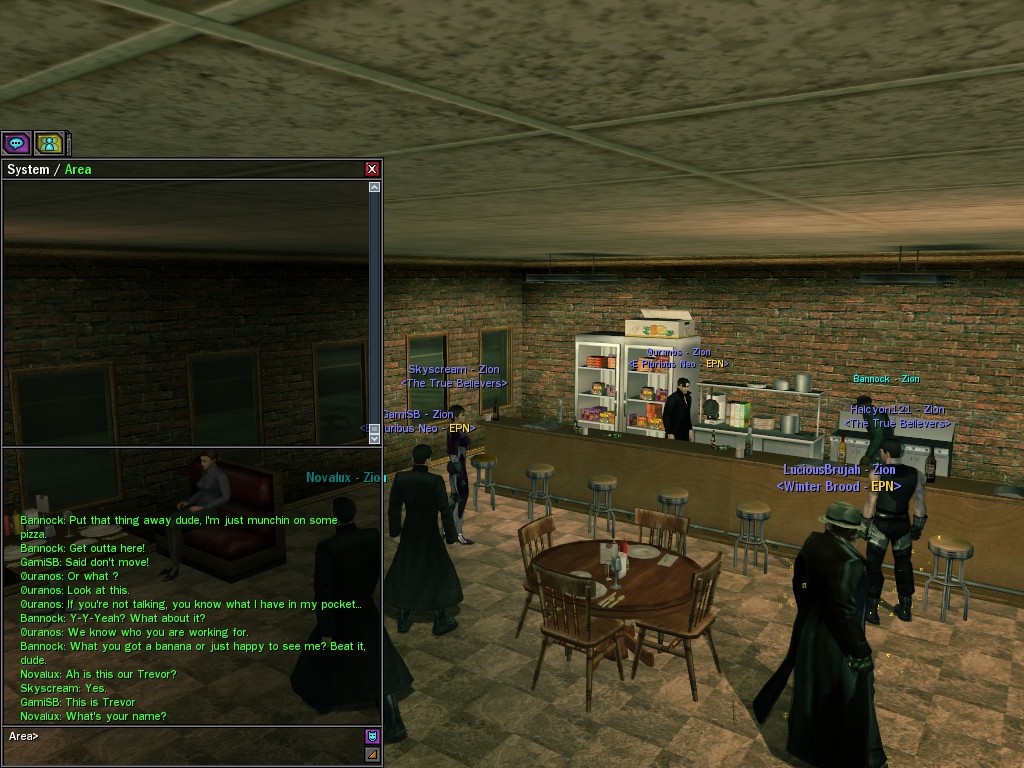Open the yellow people social icon
Viewport: 1024px width, 768px height.
pos(49,144)
